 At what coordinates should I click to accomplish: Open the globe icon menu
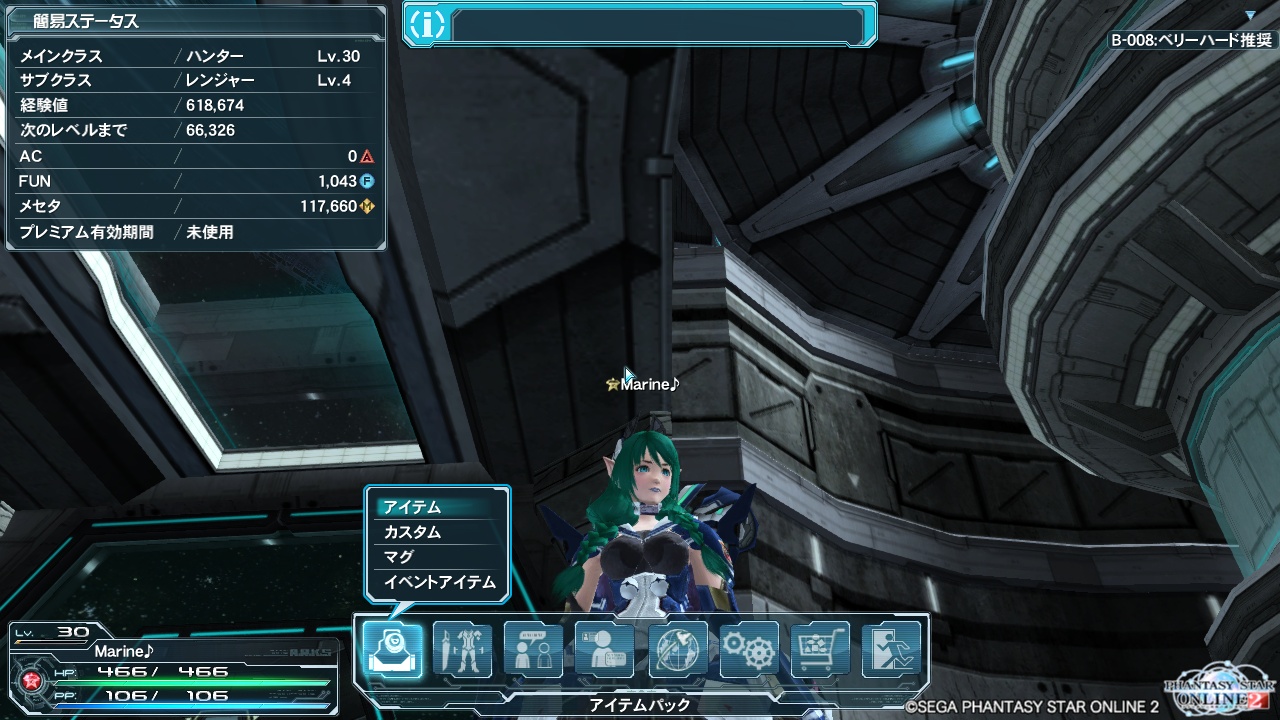click(677, 650)
